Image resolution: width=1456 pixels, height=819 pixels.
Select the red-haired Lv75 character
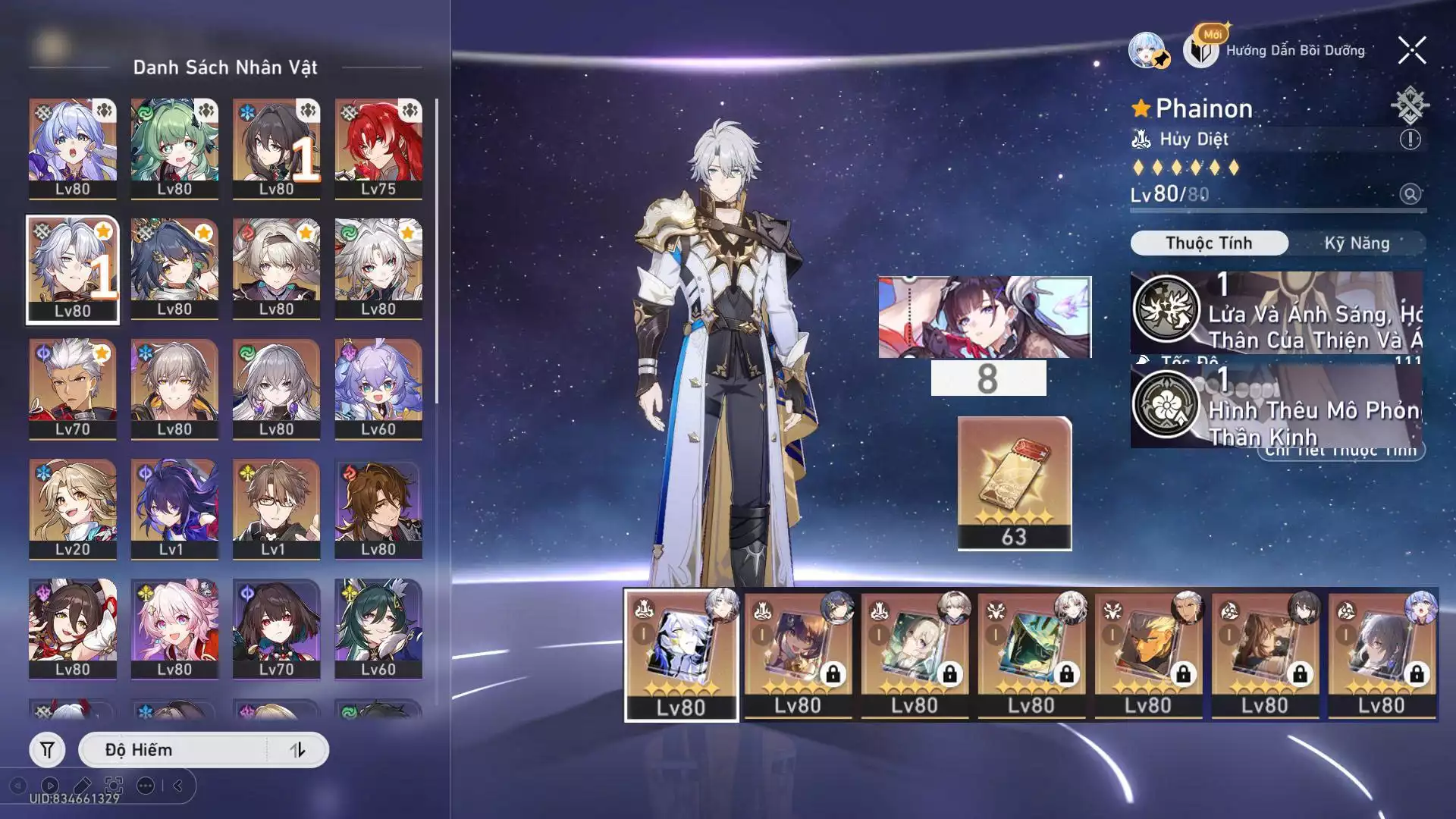pyautogui.click(x=378, y=148)
